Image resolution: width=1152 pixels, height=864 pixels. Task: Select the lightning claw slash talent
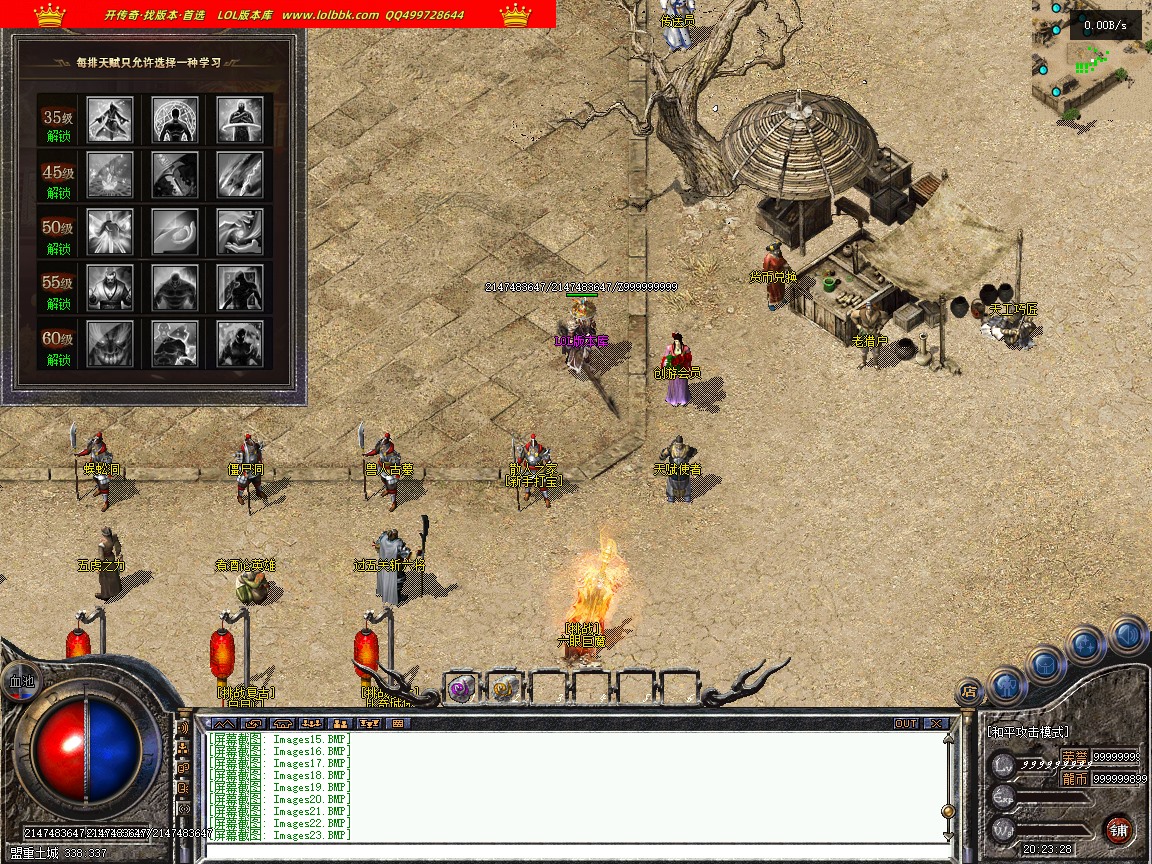(x=240, y=176)
